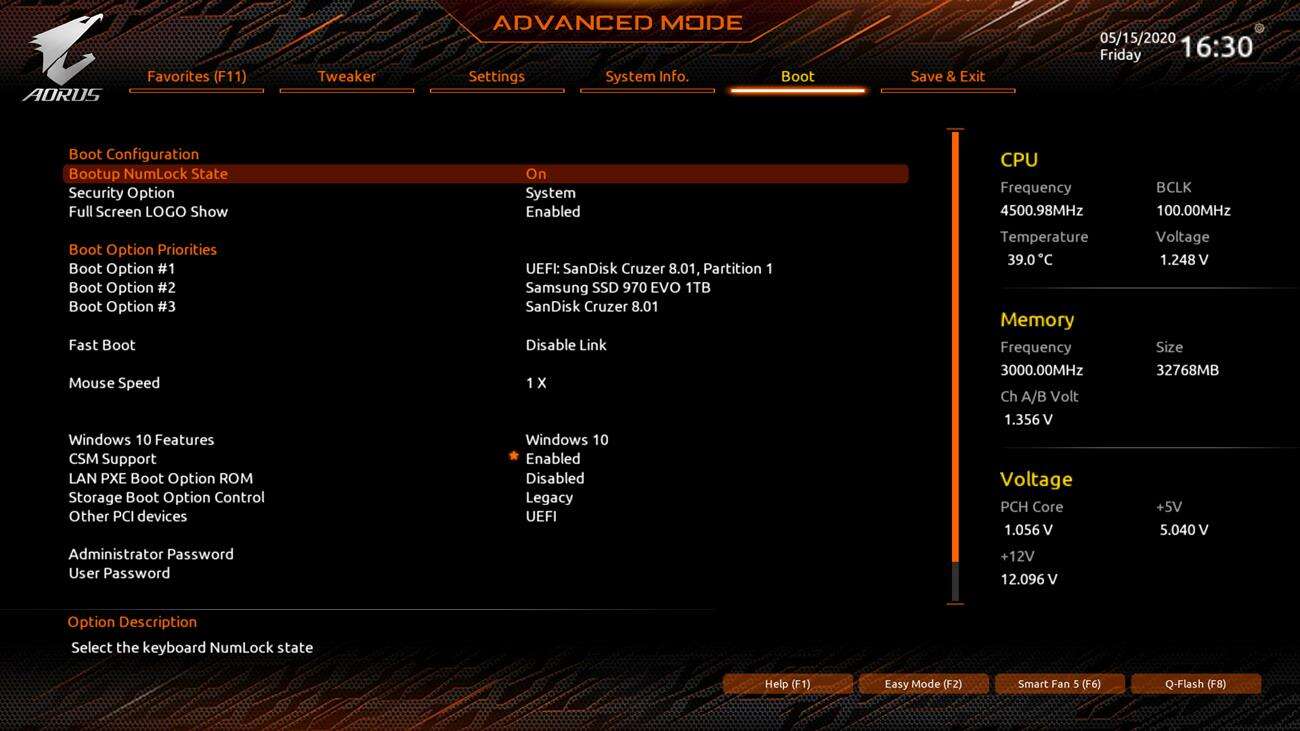1300x731 pixels.
Task: Change CSM Support setting
Action: pyautogui.click(x=112, y=459)
